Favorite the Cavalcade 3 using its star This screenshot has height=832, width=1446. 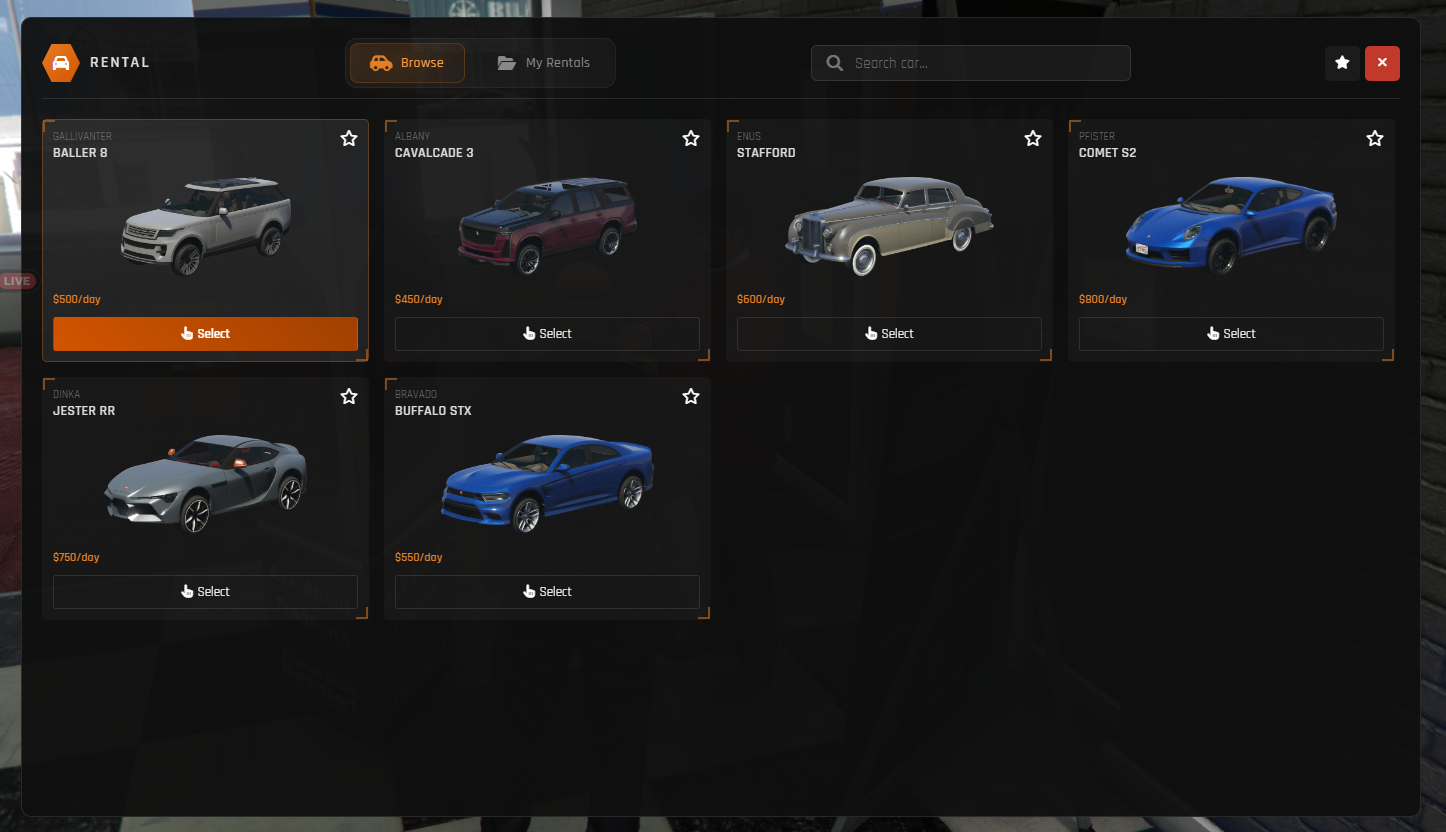coord(690,138)
